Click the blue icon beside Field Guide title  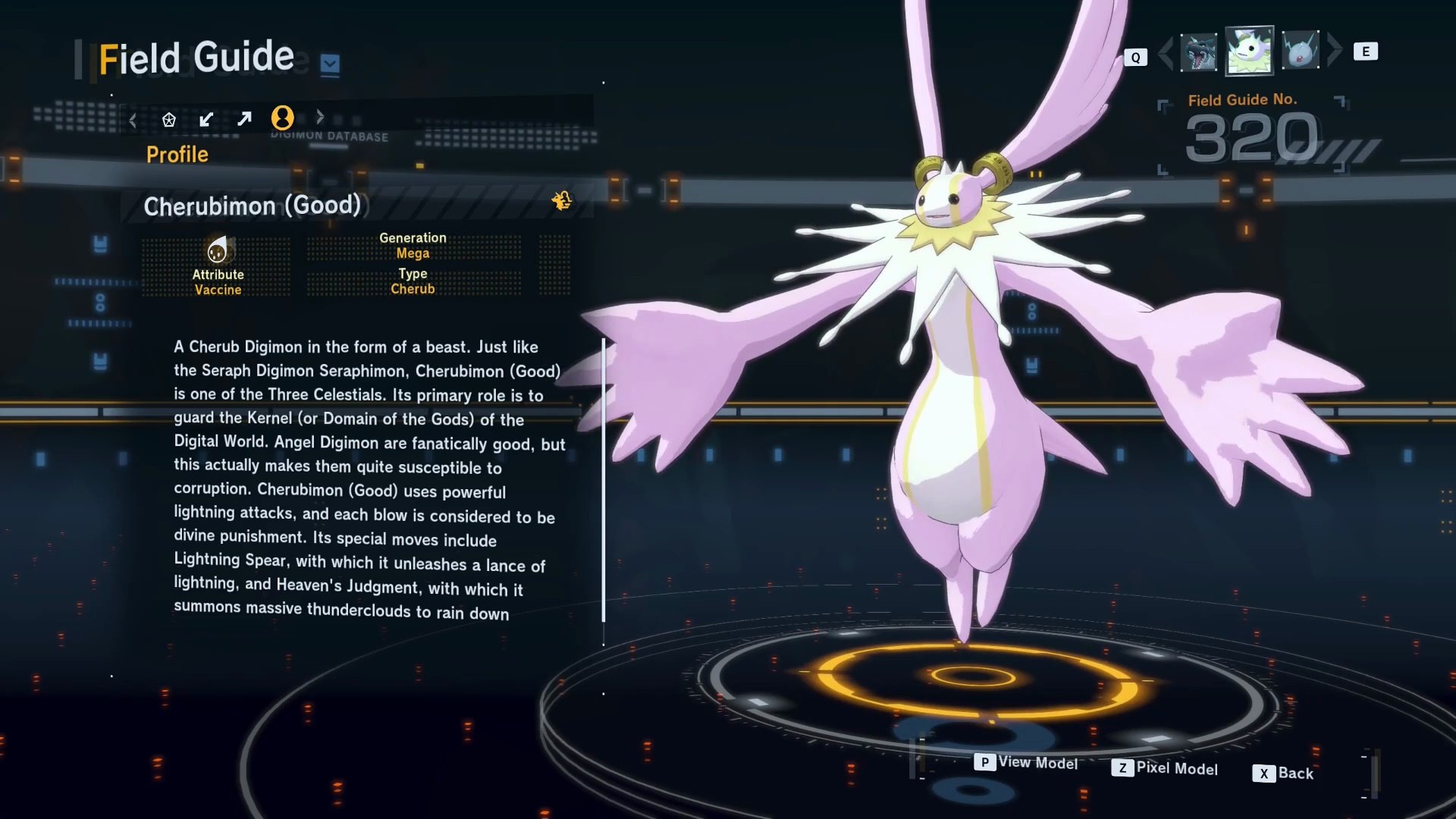click(x=330, y=64)
